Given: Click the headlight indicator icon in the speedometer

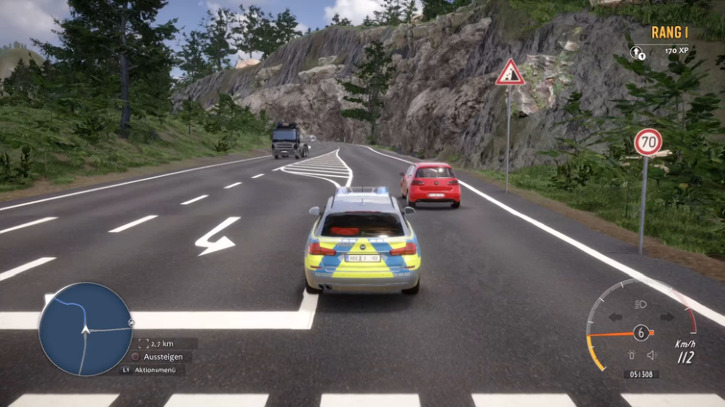Looking at the screenshot, I should [641, 304].
